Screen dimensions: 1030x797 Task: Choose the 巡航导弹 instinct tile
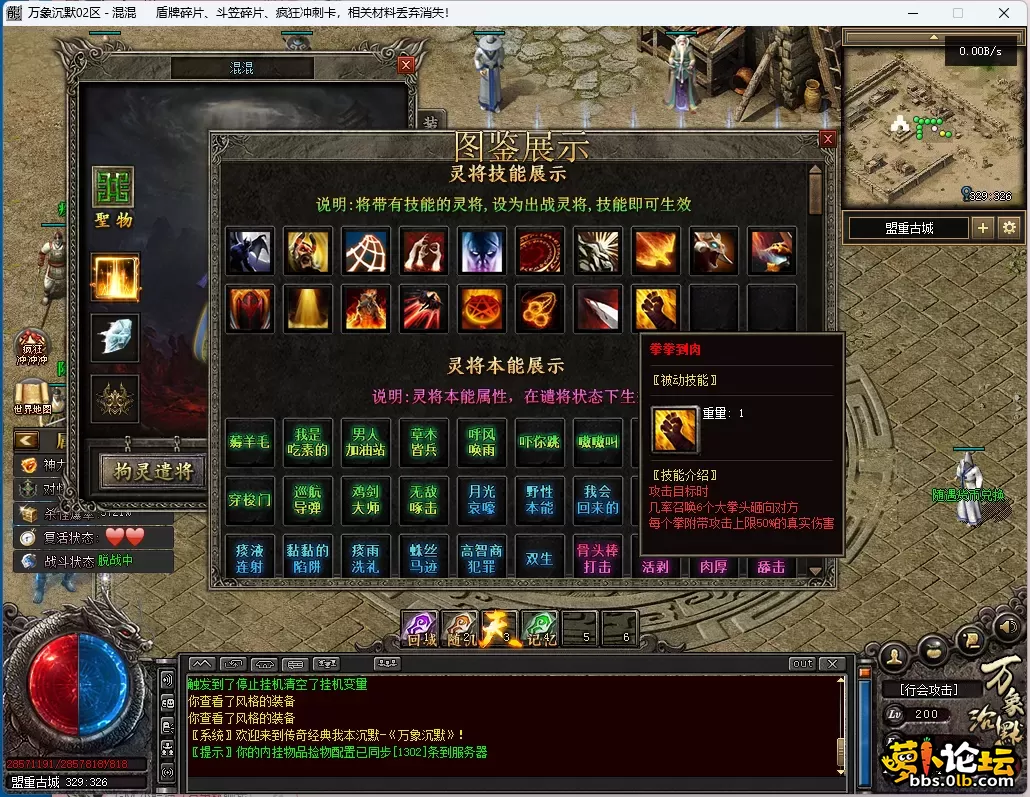(x=308, y=498)
